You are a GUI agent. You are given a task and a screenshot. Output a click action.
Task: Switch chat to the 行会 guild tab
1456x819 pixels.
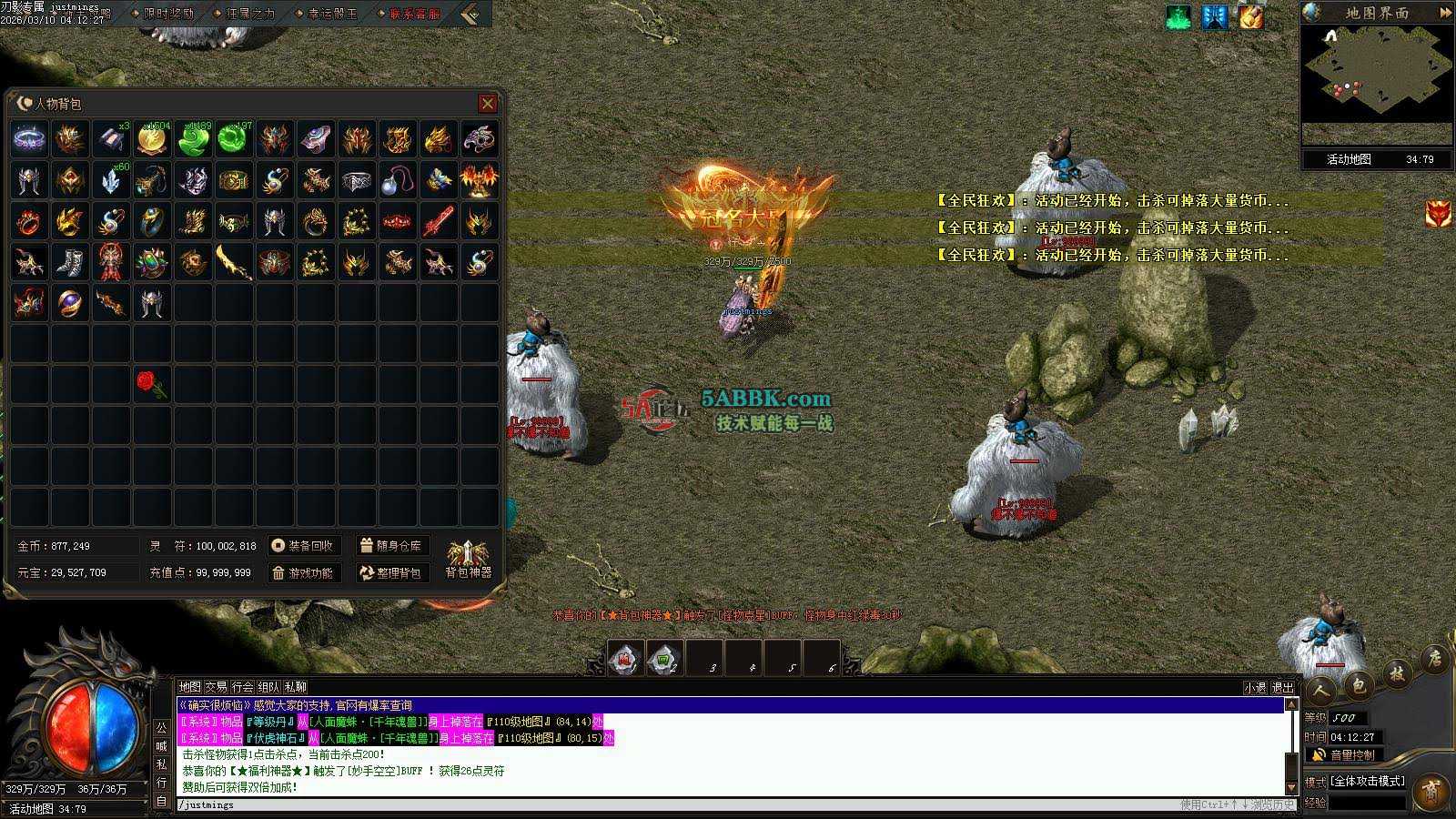click(x=242, y=687)
